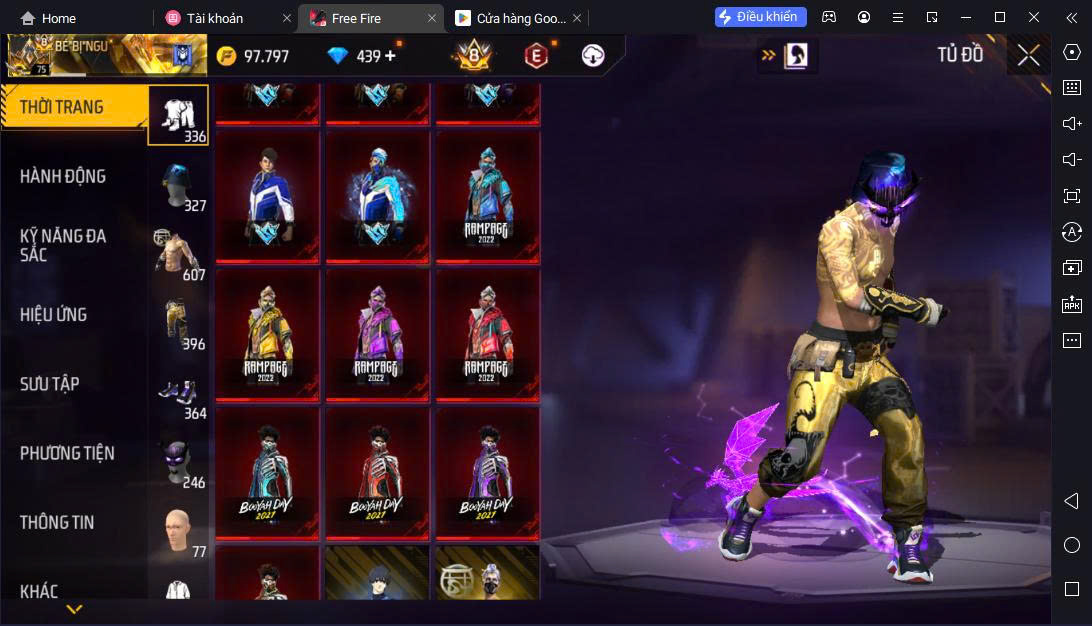Open the character portrait arrow button
The height and width of the screenshot is (626, 1092).
click(x=787, y=56)
